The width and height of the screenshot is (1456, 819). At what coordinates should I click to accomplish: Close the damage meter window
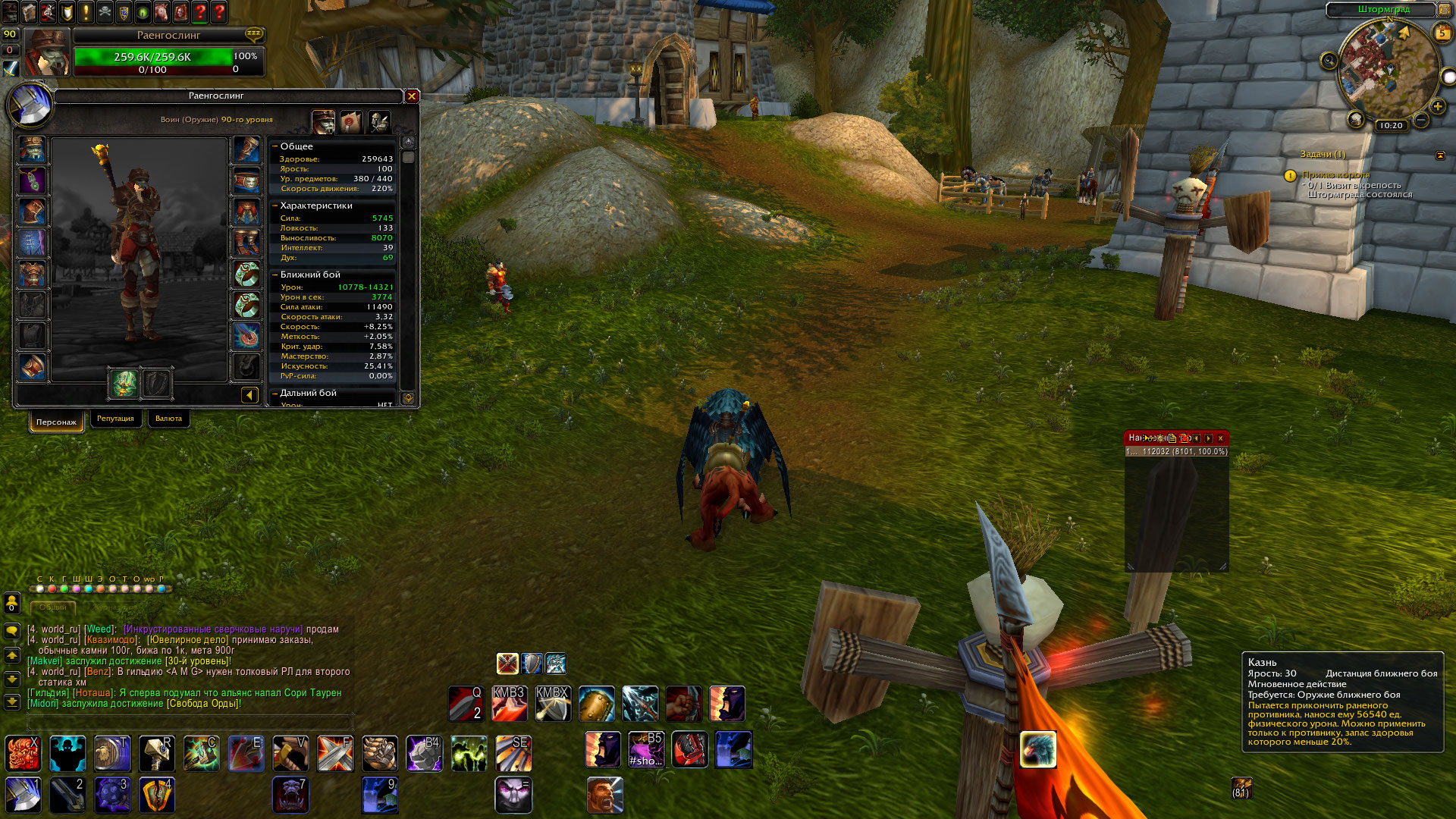coord(1220,438)
